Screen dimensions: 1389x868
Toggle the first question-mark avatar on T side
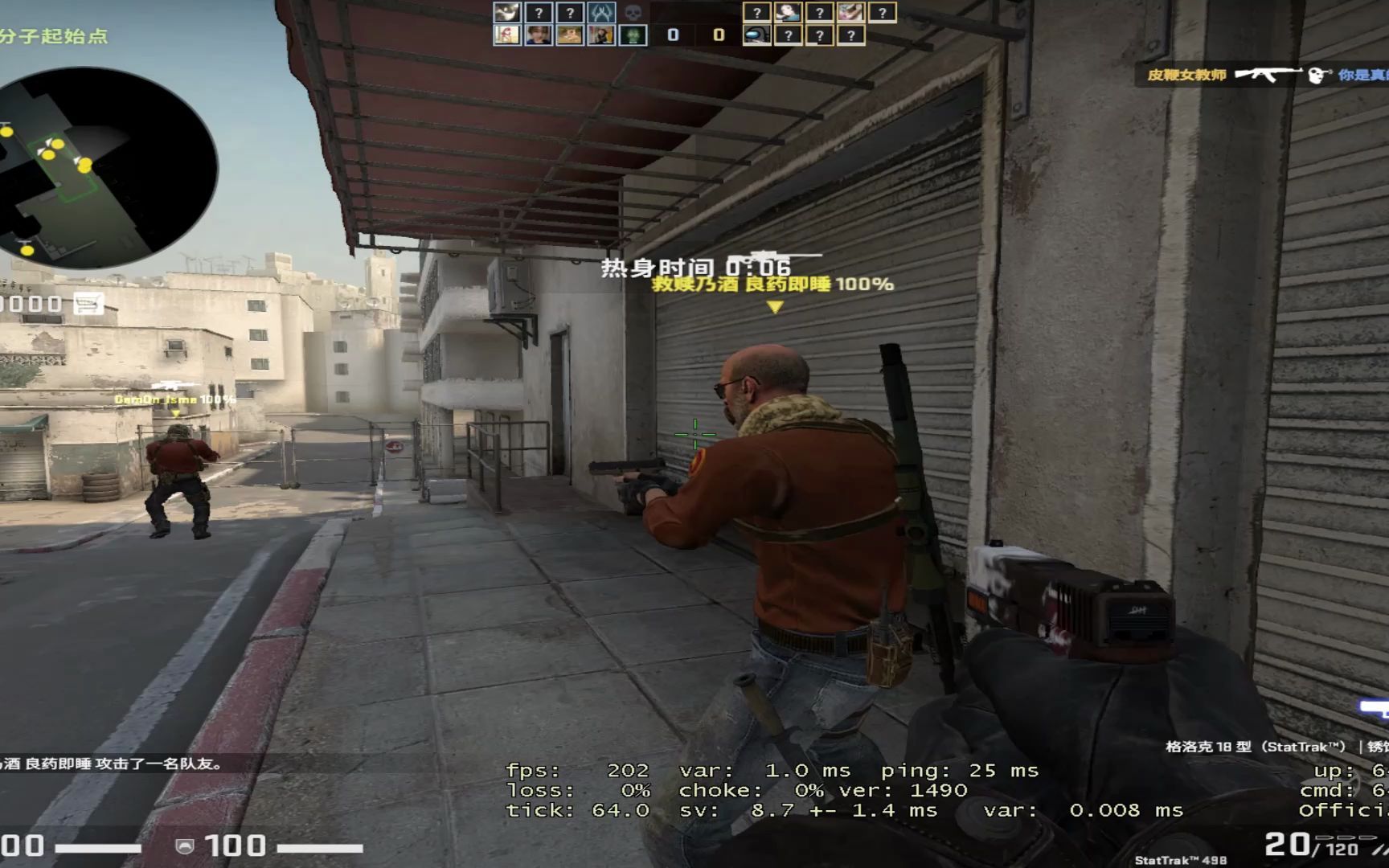(756, 12)
